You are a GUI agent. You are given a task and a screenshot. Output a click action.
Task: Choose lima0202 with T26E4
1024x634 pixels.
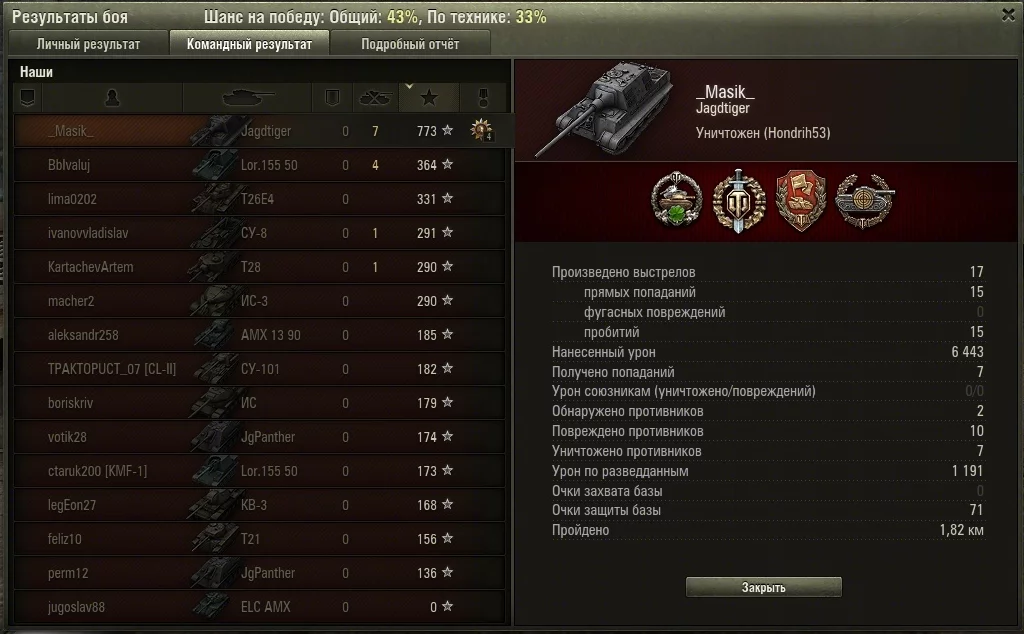click(x=260, y=199)
